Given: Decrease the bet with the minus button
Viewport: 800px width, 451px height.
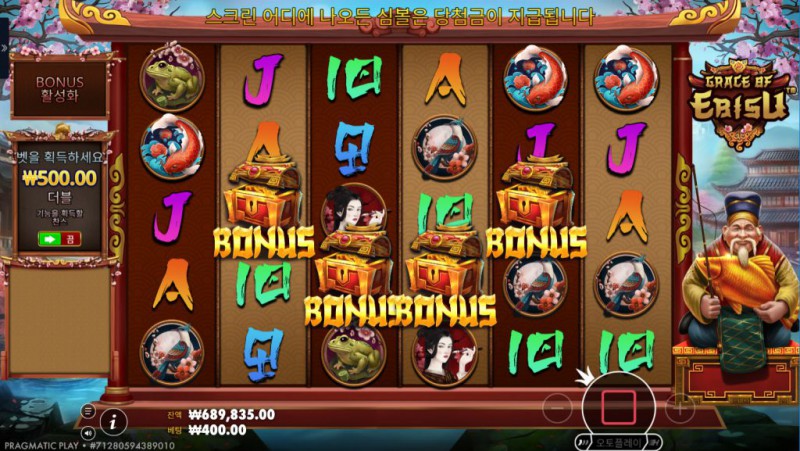Looking at the screenshot, I should click(x=559, y=407).
